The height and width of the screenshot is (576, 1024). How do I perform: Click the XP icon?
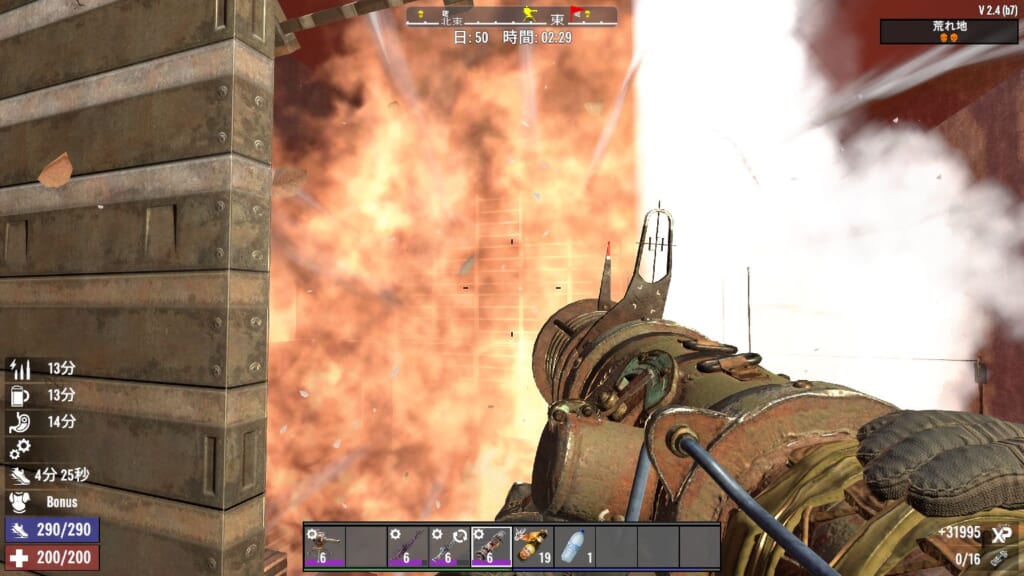(999, 534)
